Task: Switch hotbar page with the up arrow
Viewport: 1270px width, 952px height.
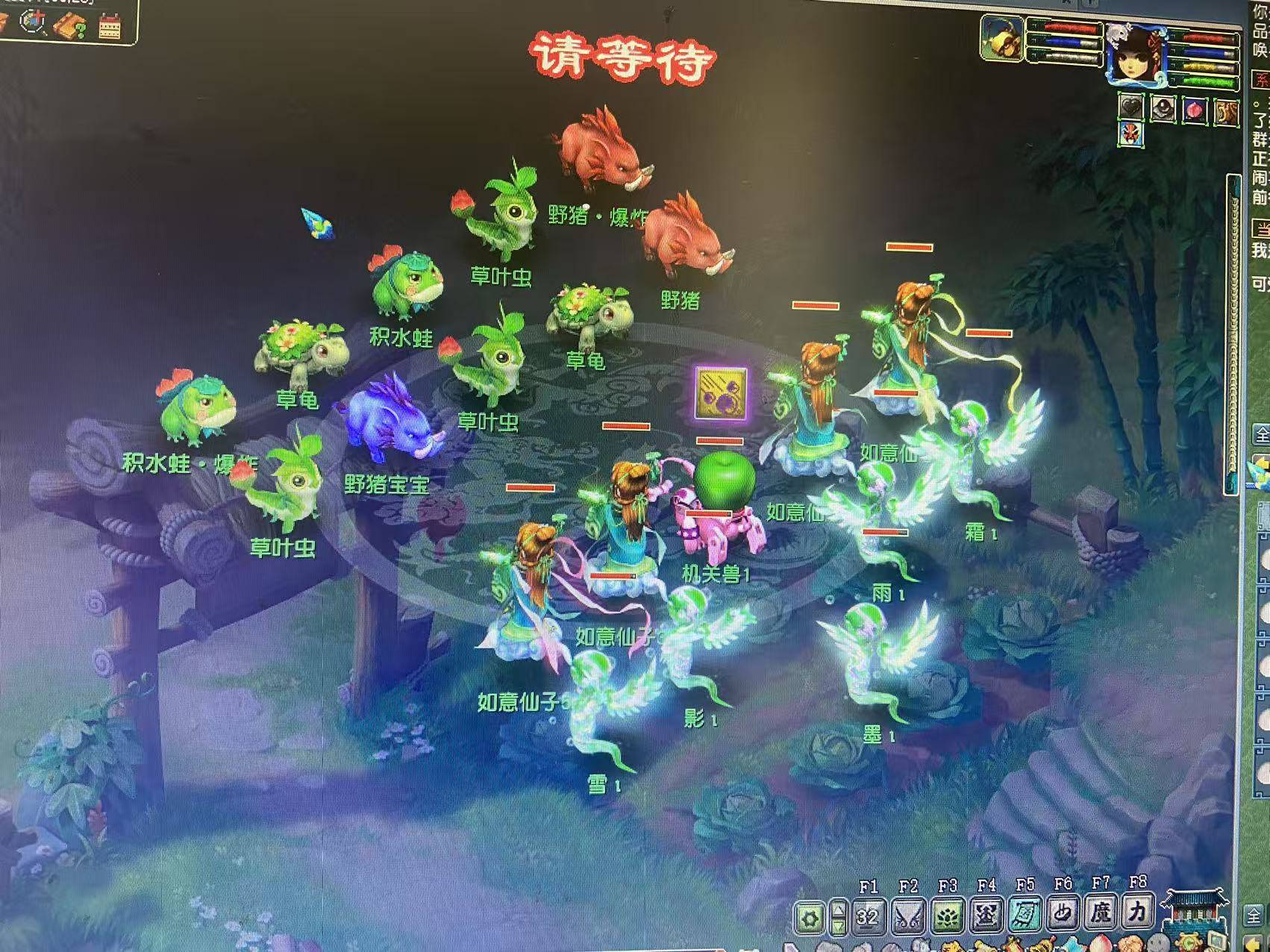Action: pyautogui.click(x=839, y=909)
